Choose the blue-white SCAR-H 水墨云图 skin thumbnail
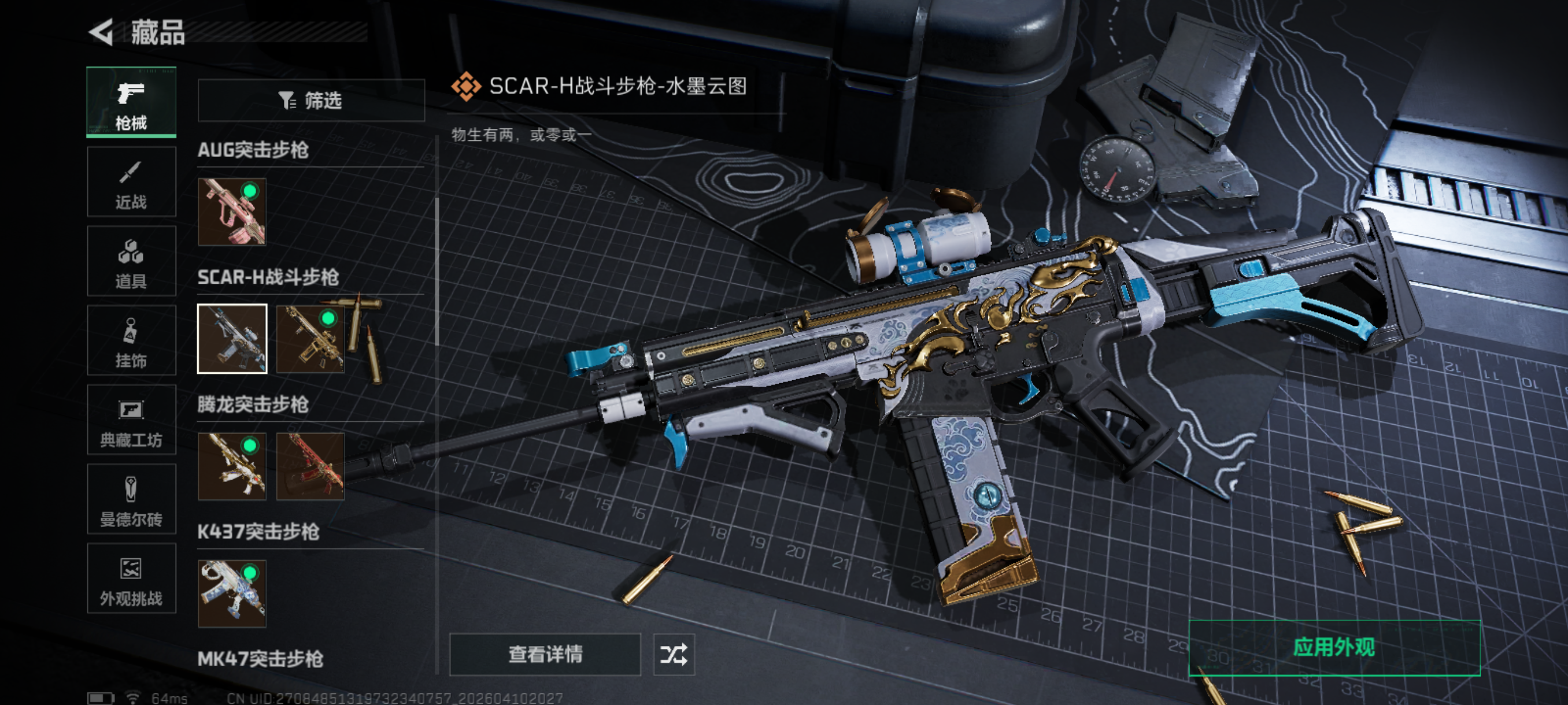1568x705 pixels. pos(232,339)
